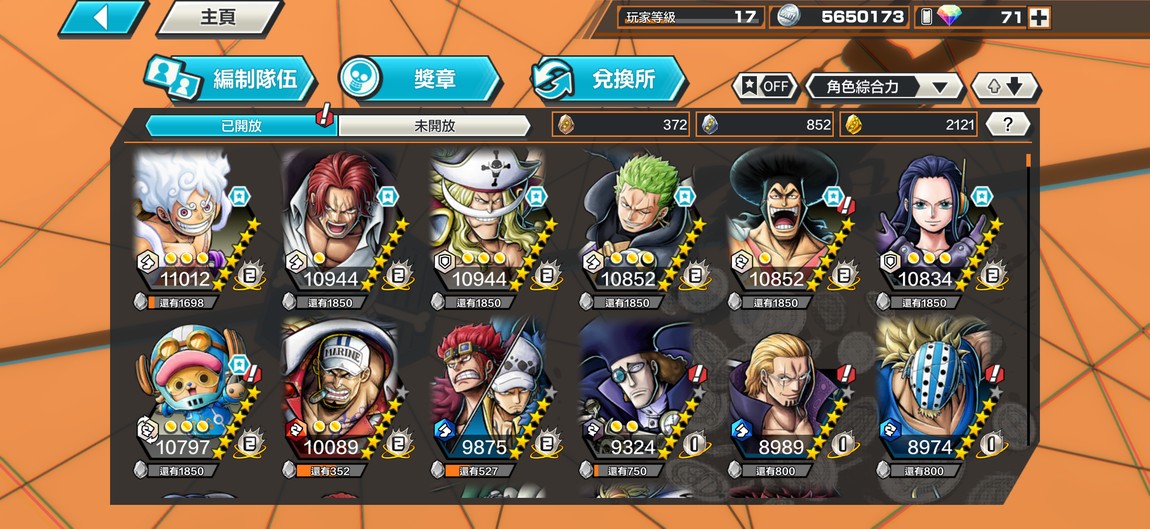Switch to the 未開放 locked tab
The width and height of the screenshot is (1150, 529).
tap(434, 126)
